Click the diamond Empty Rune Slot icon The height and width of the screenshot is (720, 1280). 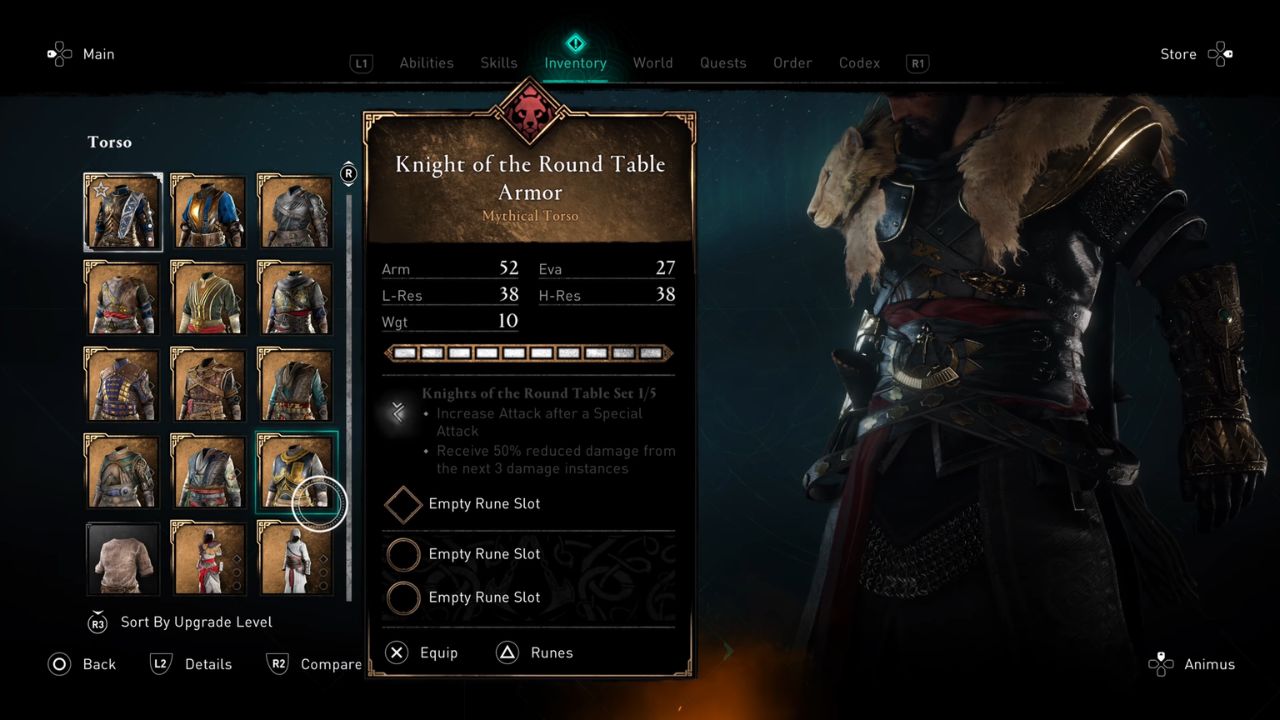(x=403, y=504)
